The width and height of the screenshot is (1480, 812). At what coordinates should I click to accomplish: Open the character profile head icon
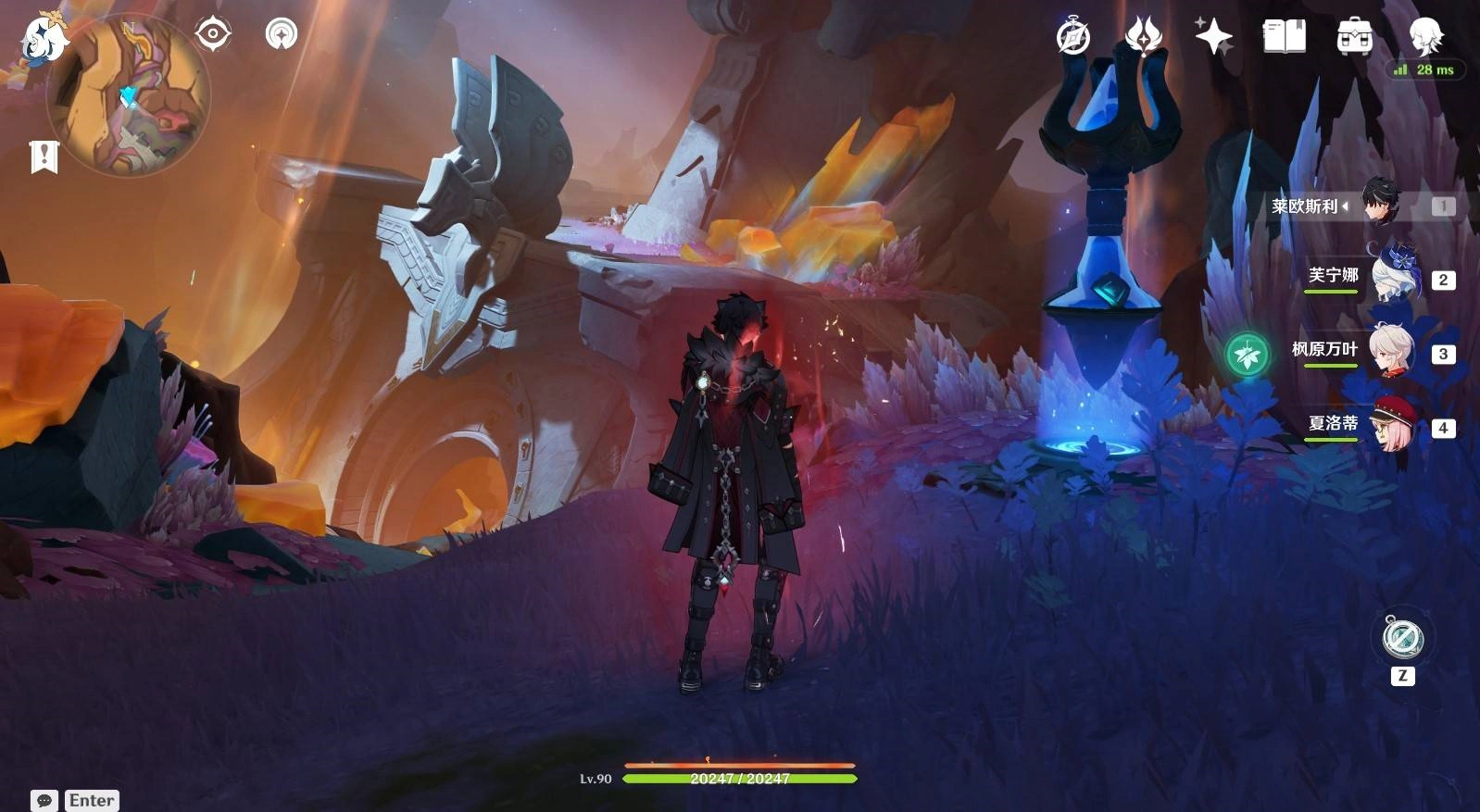(x=1424, y=37)
